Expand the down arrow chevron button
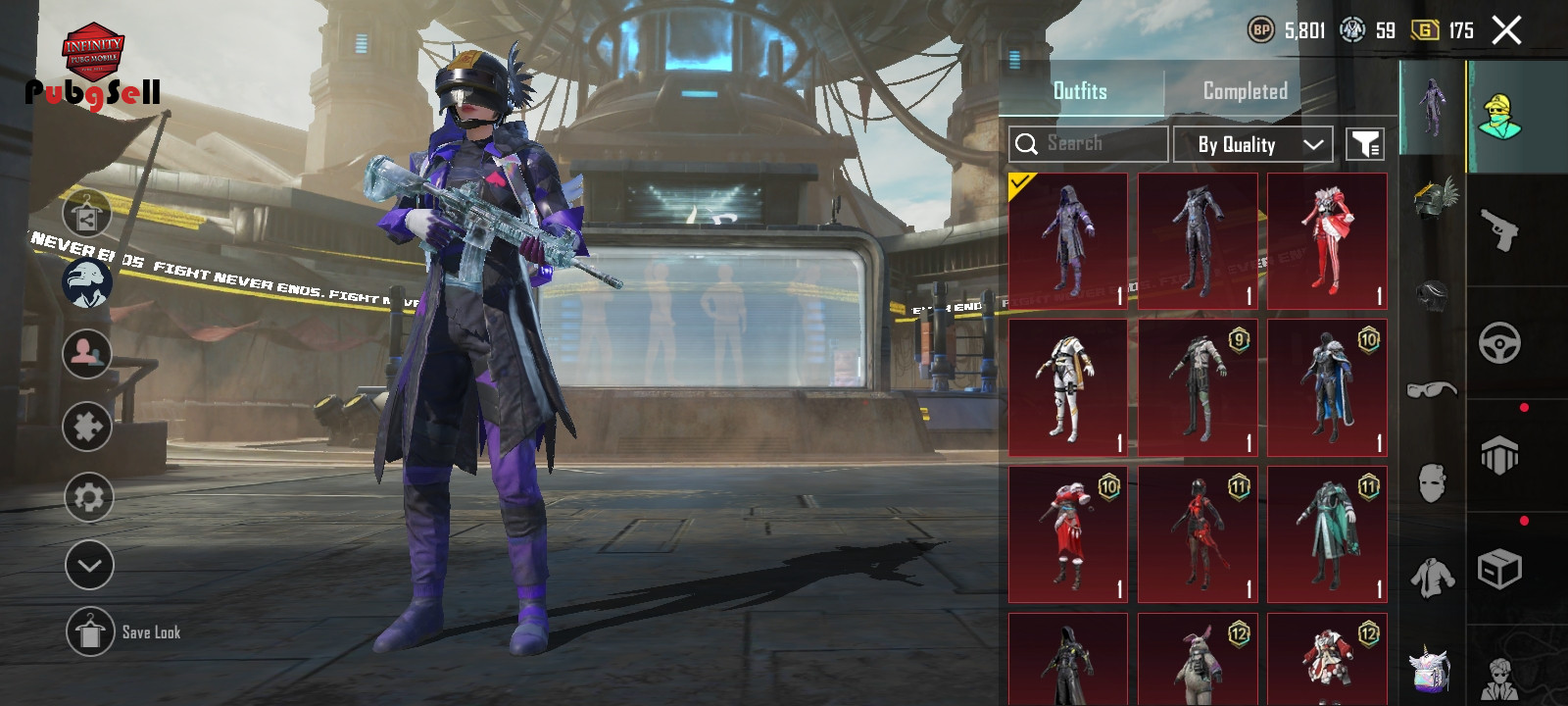 click(89, 566)
